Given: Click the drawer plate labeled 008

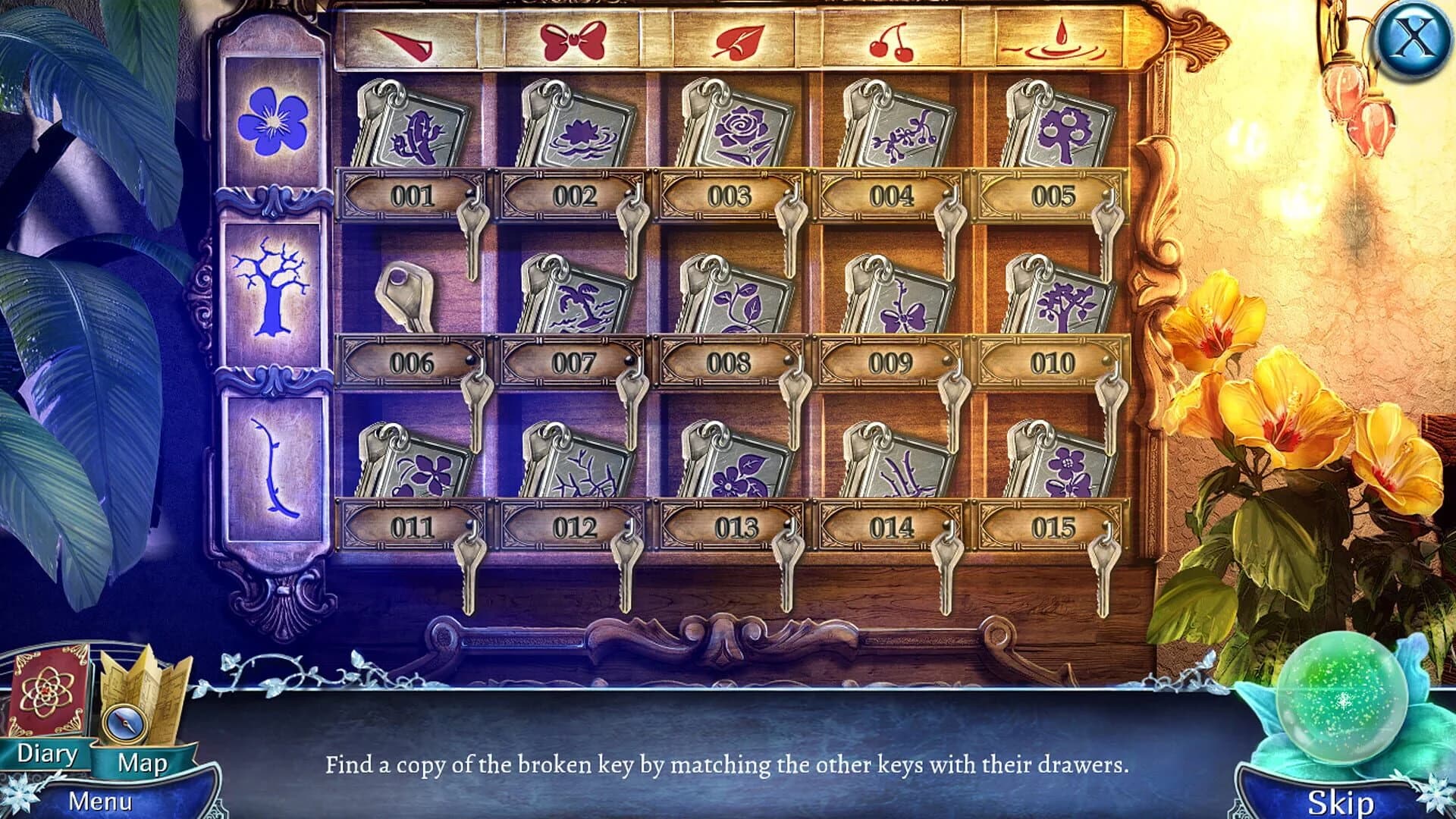Looking at the screenshot, I should pos(730,363).
